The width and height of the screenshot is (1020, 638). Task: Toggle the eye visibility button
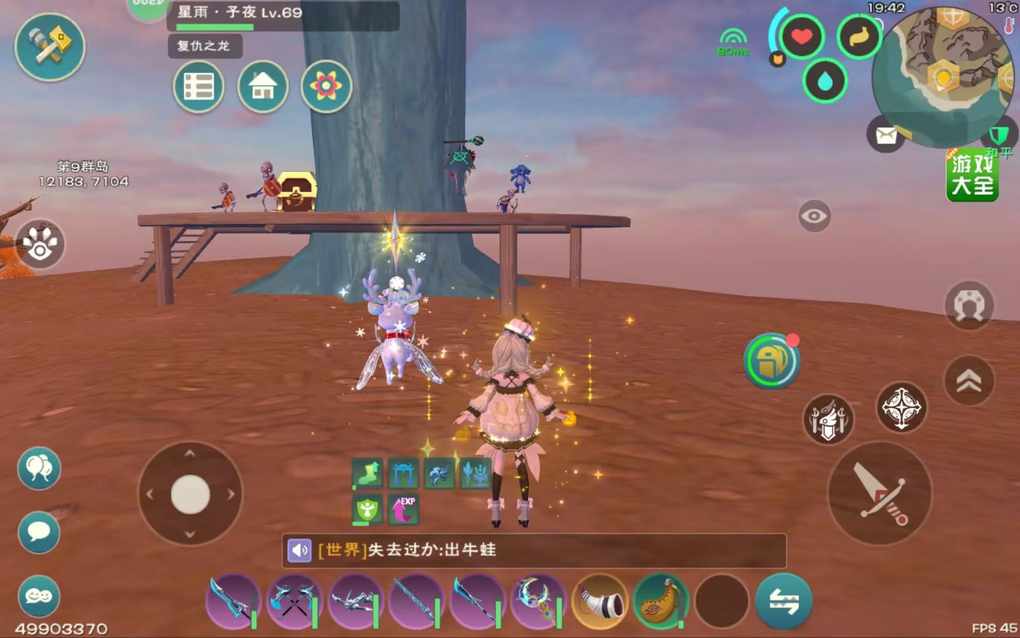[814, 215]
